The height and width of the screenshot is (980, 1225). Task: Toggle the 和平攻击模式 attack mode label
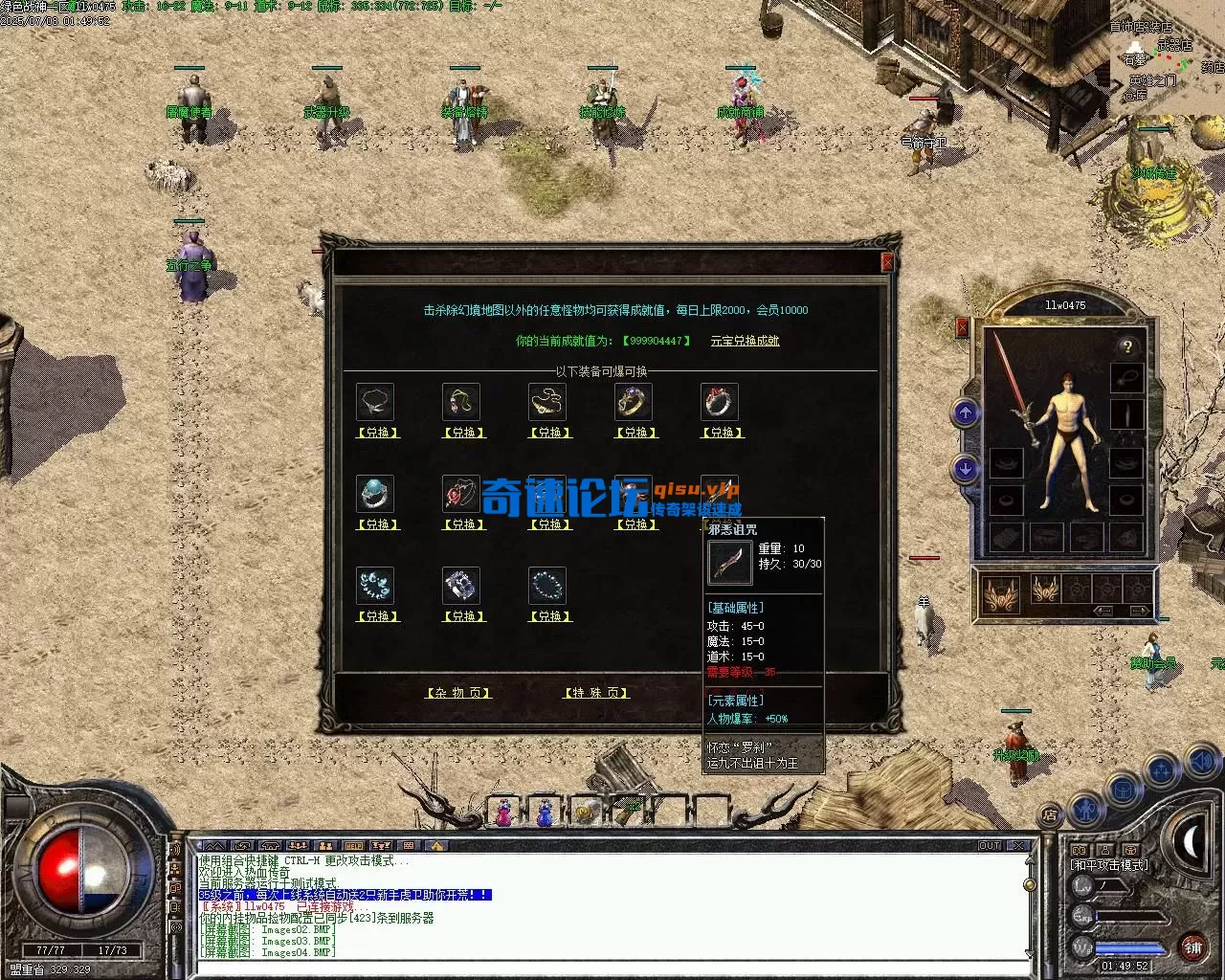1108,865
